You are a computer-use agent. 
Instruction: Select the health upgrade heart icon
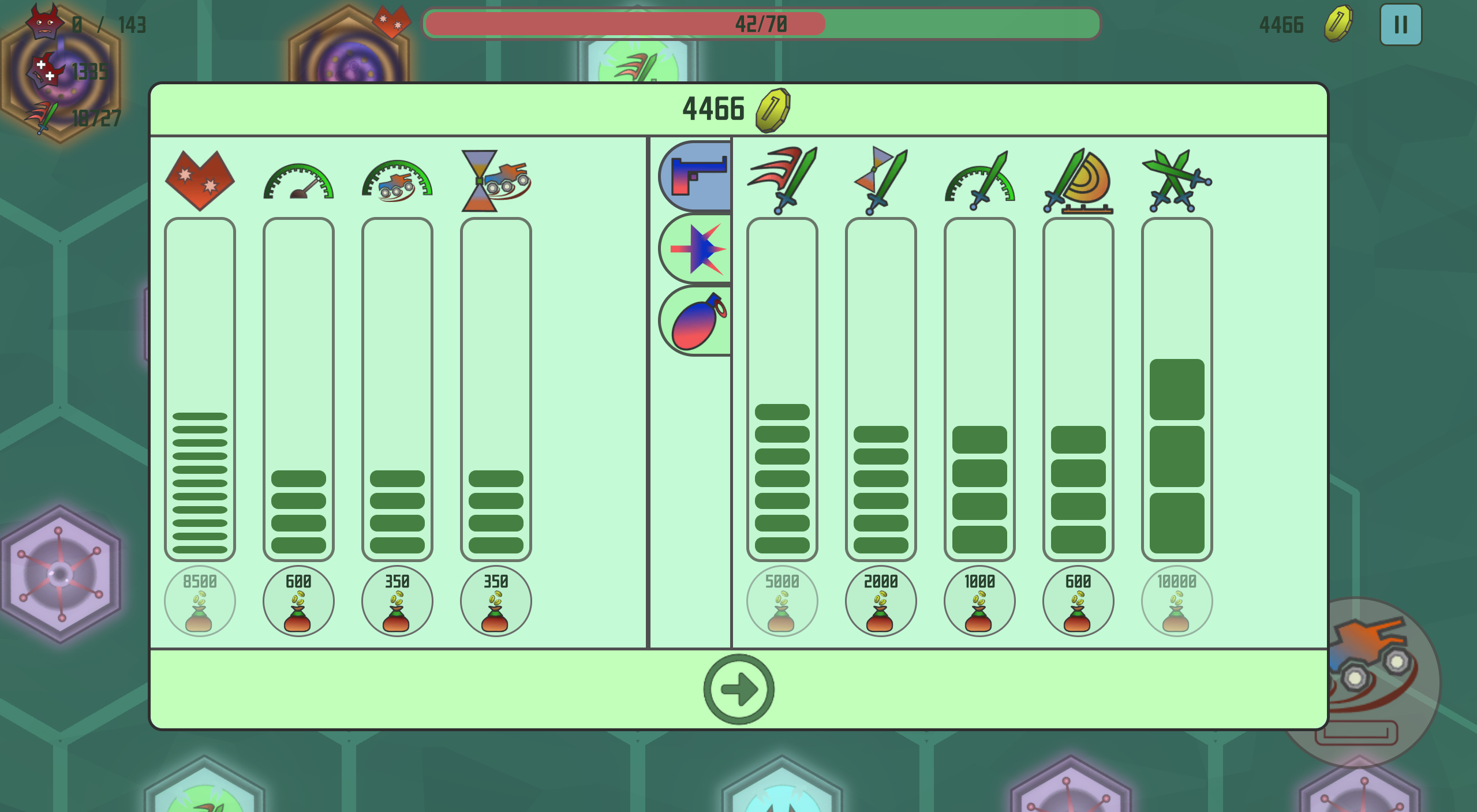199,182
